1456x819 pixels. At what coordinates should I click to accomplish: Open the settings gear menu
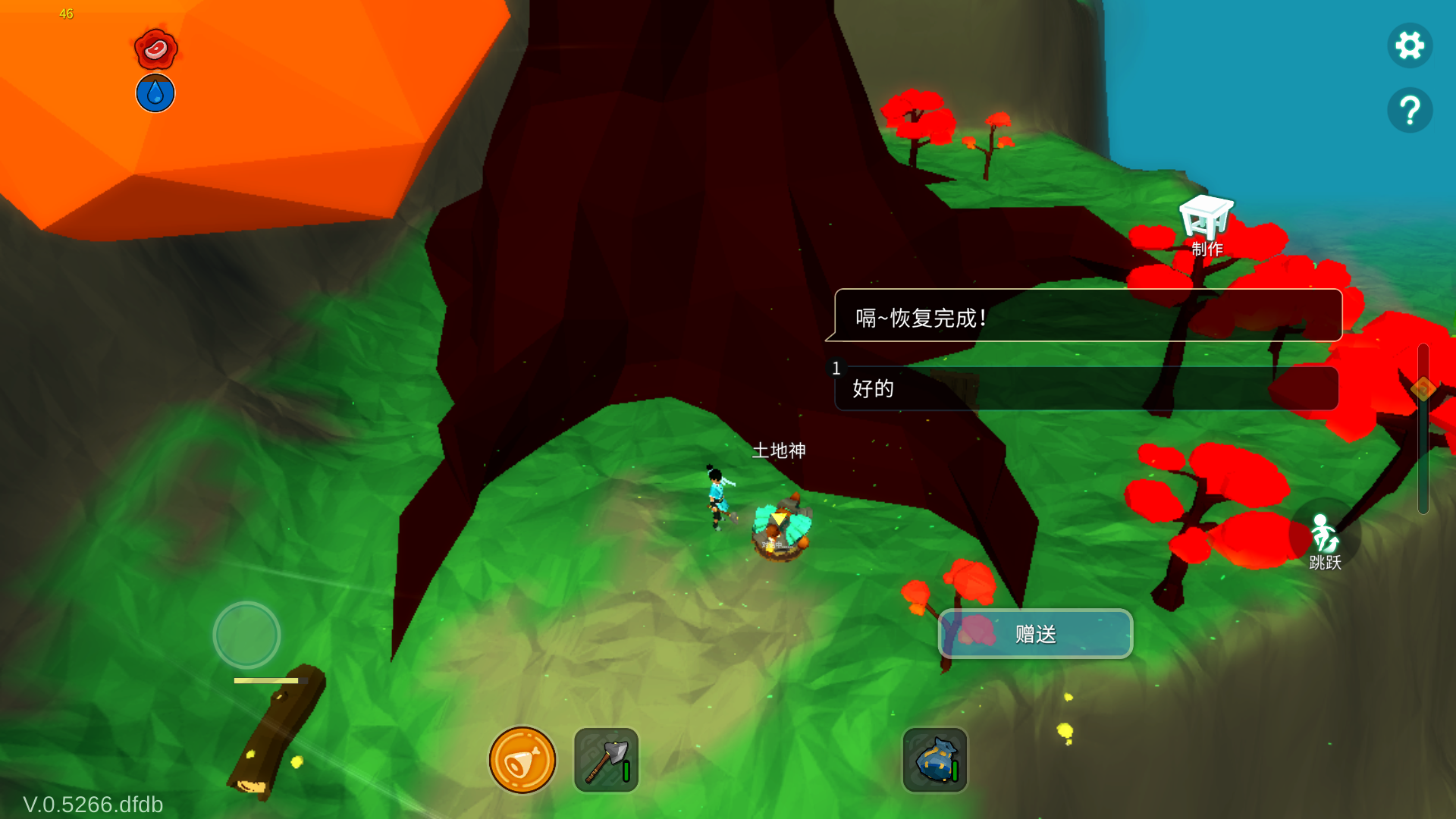pyautogui.click(x=1410, y=45)
